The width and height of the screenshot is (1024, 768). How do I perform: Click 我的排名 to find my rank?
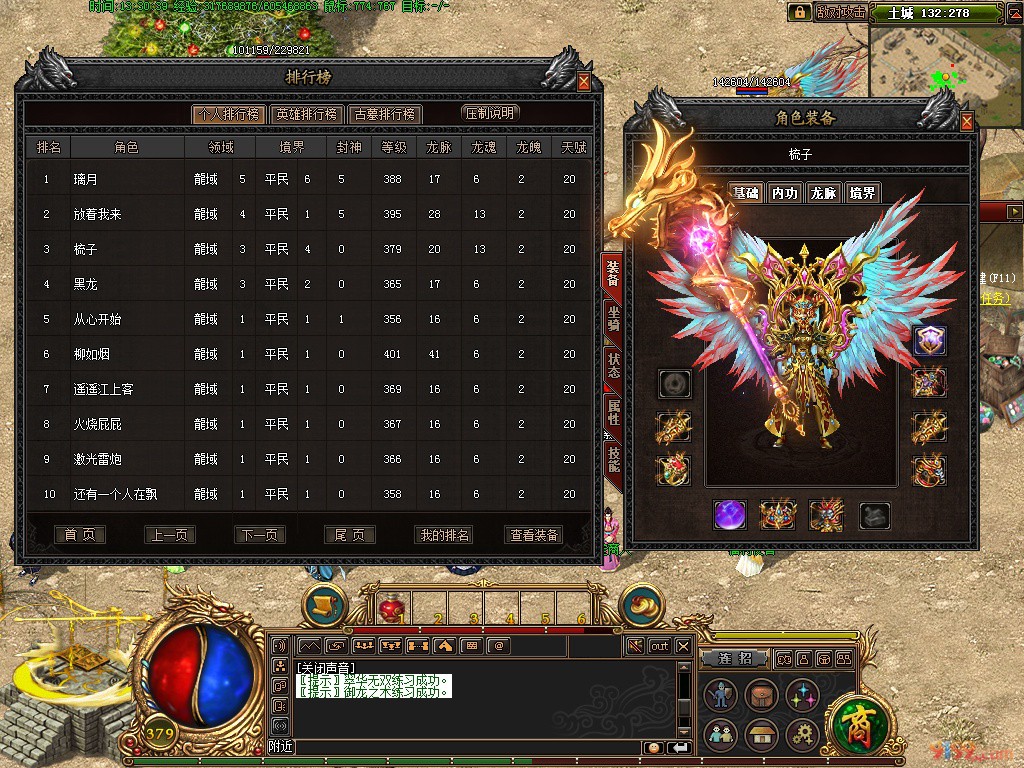pos(444,535)
